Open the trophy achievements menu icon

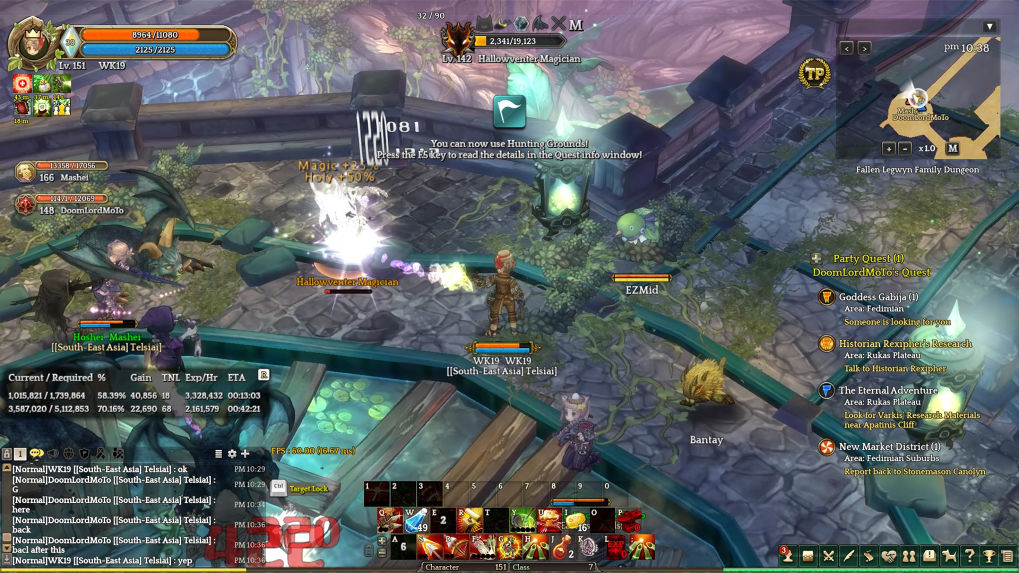click(989, 556)
